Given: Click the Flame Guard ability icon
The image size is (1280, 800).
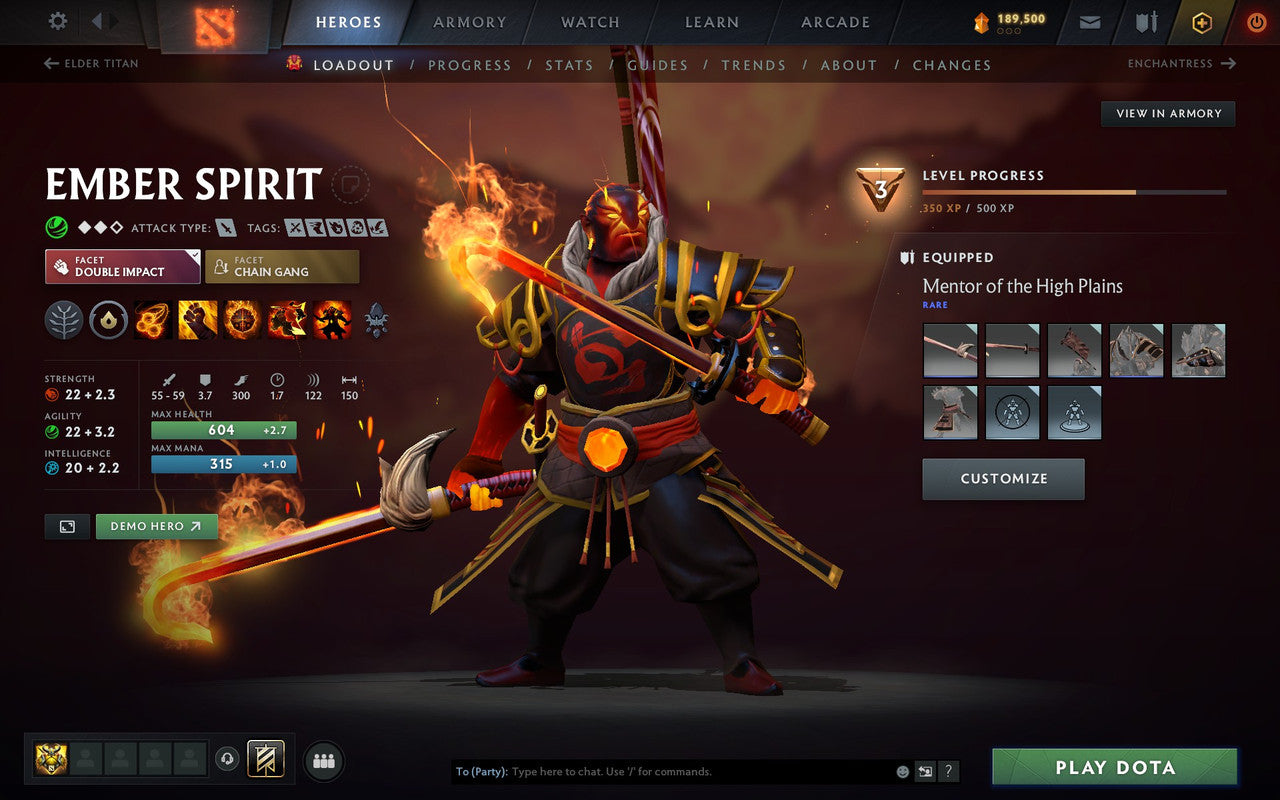Looking at the screenshot, I should (242, 320).
